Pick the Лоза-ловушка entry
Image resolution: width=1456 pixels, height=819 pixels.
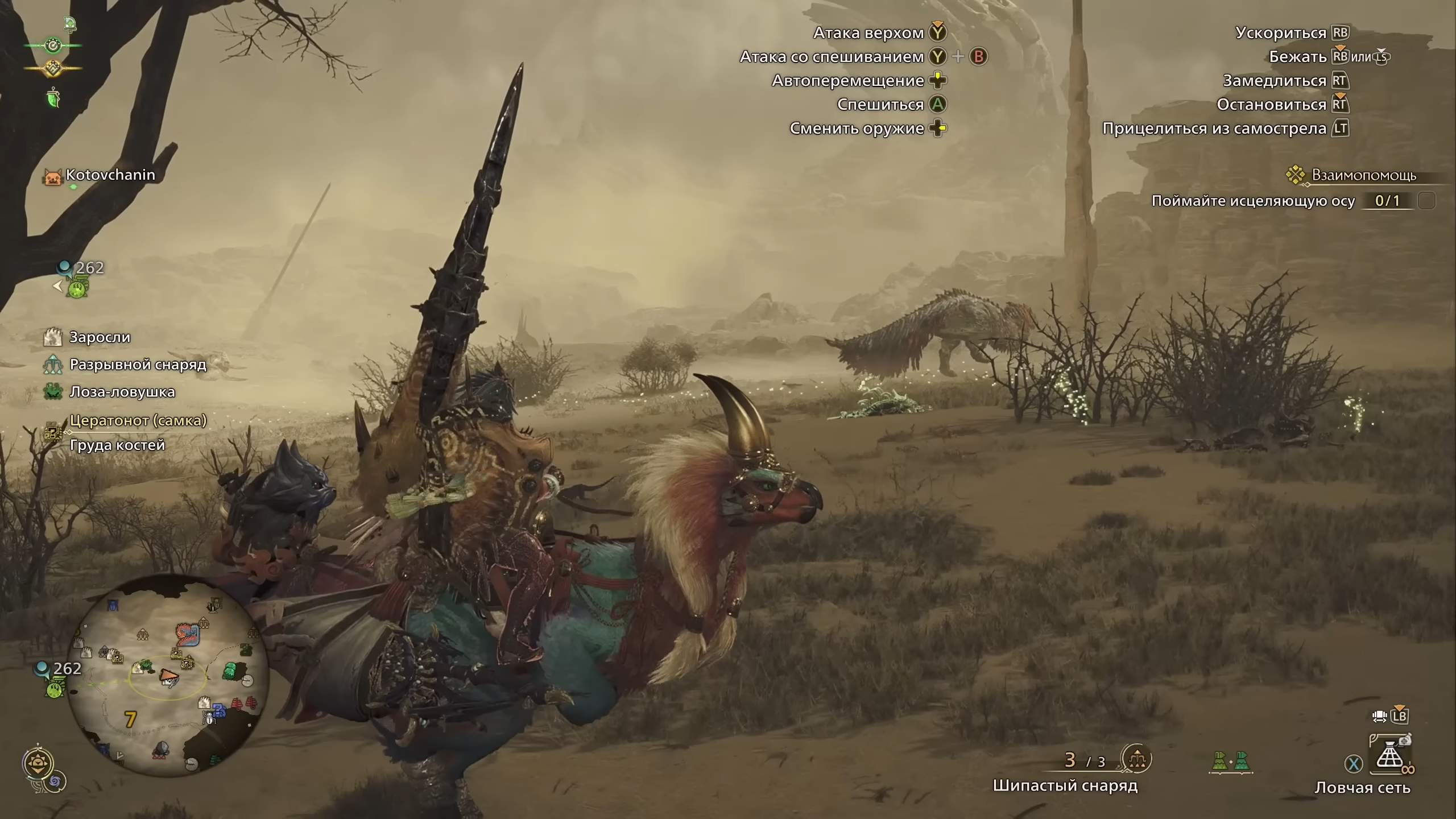pos(122,392)
